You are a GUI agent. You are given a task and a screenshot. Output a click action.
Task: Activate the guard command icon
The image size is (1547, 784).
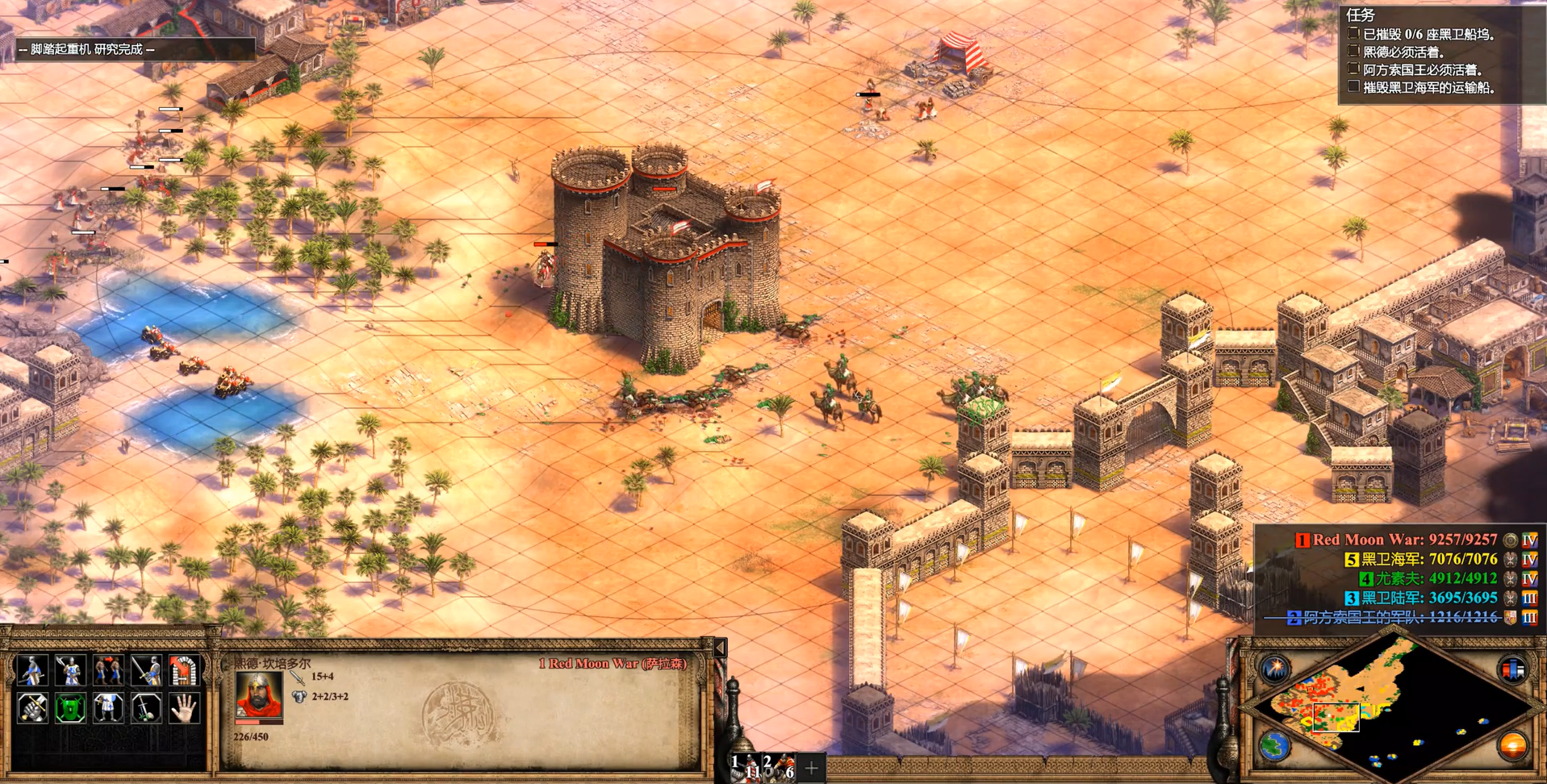(x=70, y=670)
